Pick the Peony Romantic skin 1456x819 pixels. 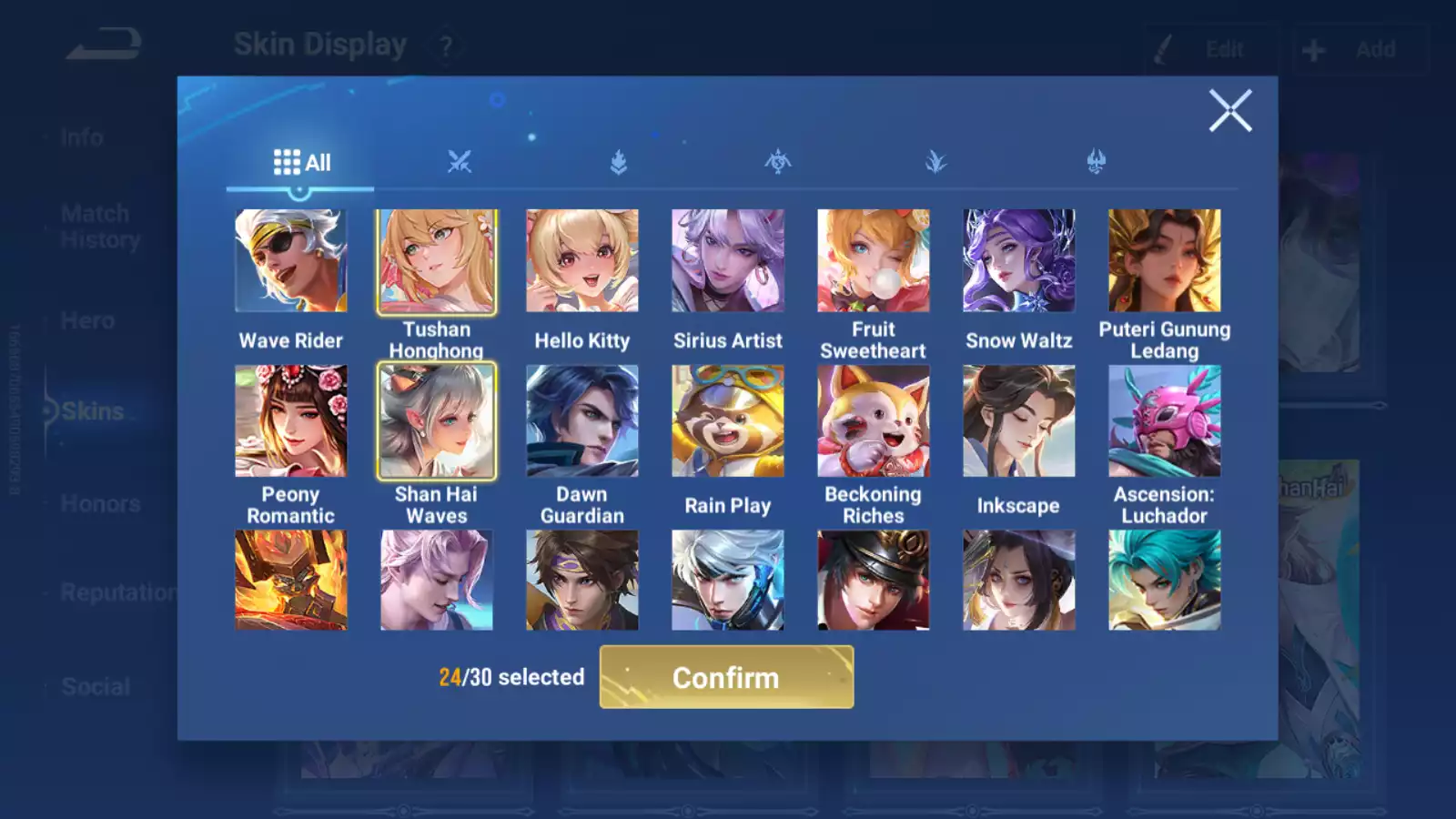tap(290, 421)
